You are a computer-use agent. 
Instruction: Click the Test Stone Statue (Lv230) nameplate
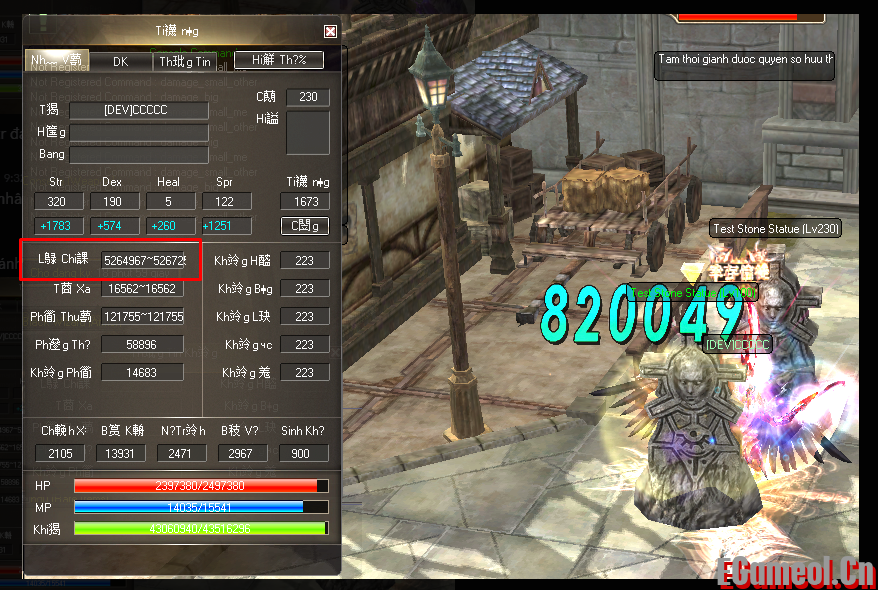pos(776,229)
